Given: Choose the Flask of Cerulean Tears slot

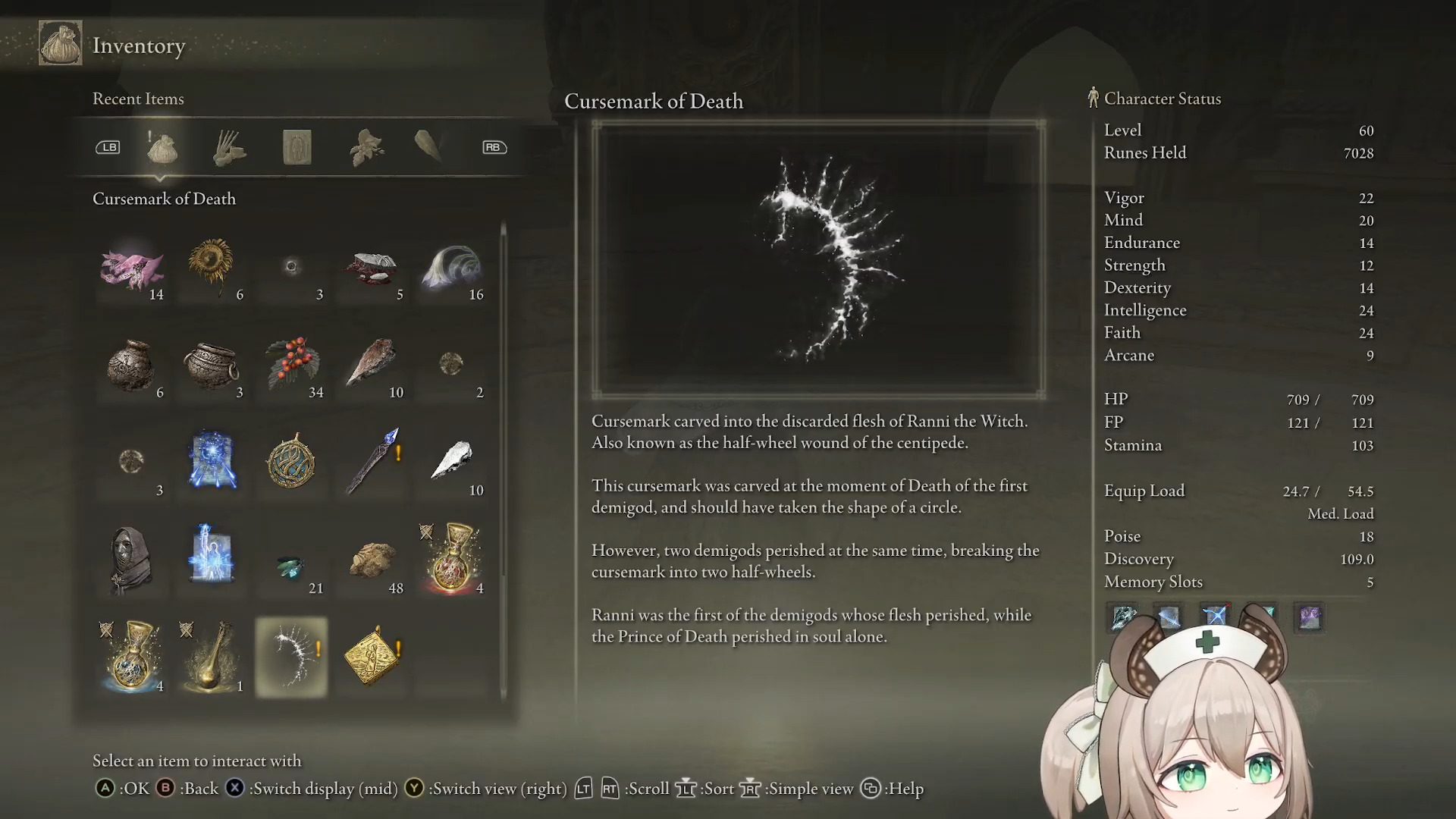Looking at the screenshot, I should pyautogui.click(x=132, y=657).
